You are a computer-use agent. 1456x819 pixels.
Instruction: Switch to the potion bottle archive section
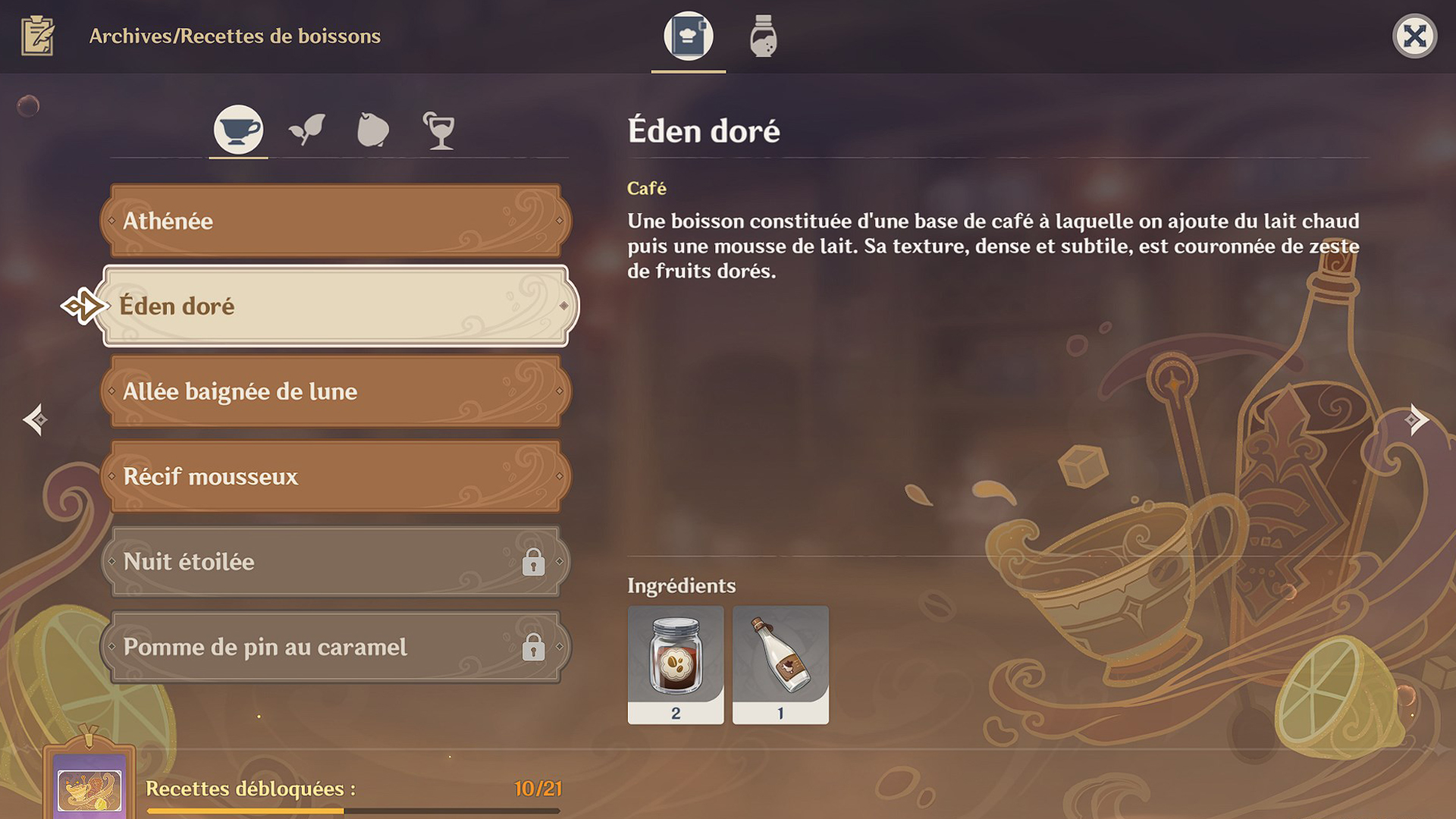tap(763, 36)
